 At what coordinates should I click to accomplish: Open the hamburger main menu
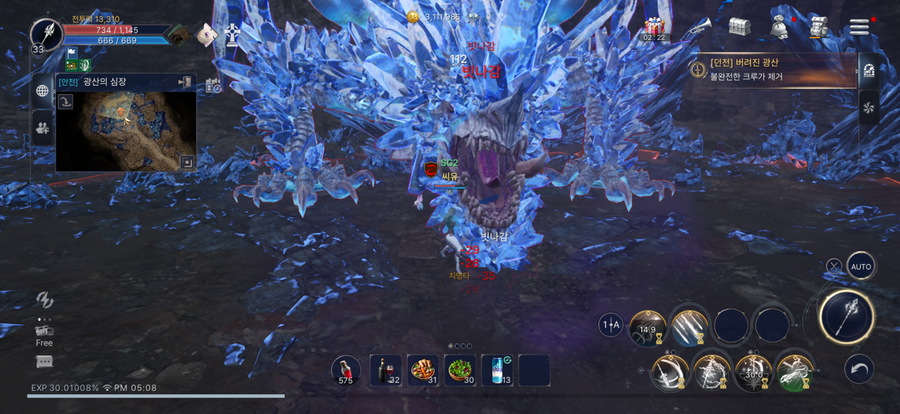point(859,26)
